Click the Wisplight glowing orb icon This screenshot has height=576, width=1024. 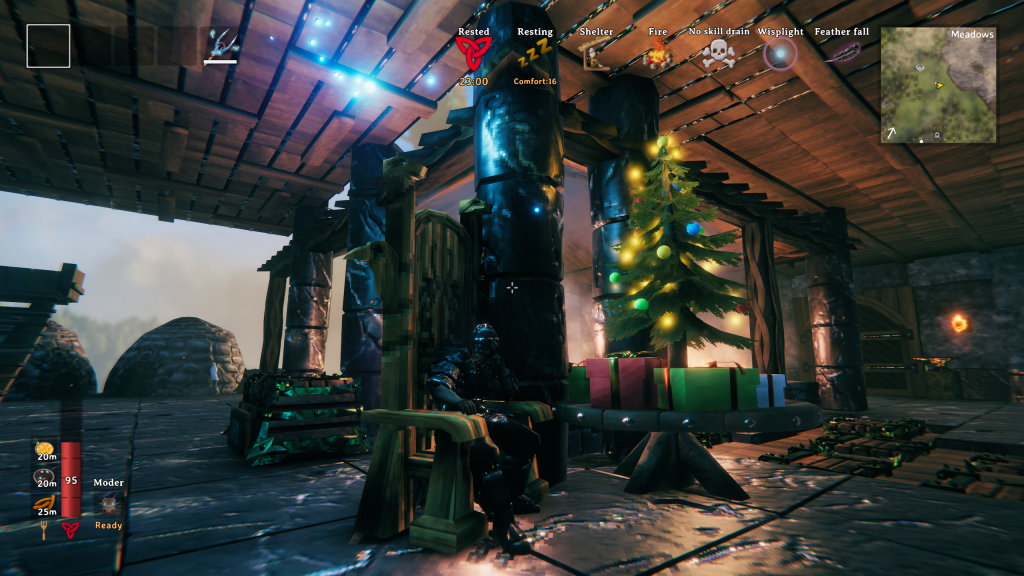(x=779, y=54)
